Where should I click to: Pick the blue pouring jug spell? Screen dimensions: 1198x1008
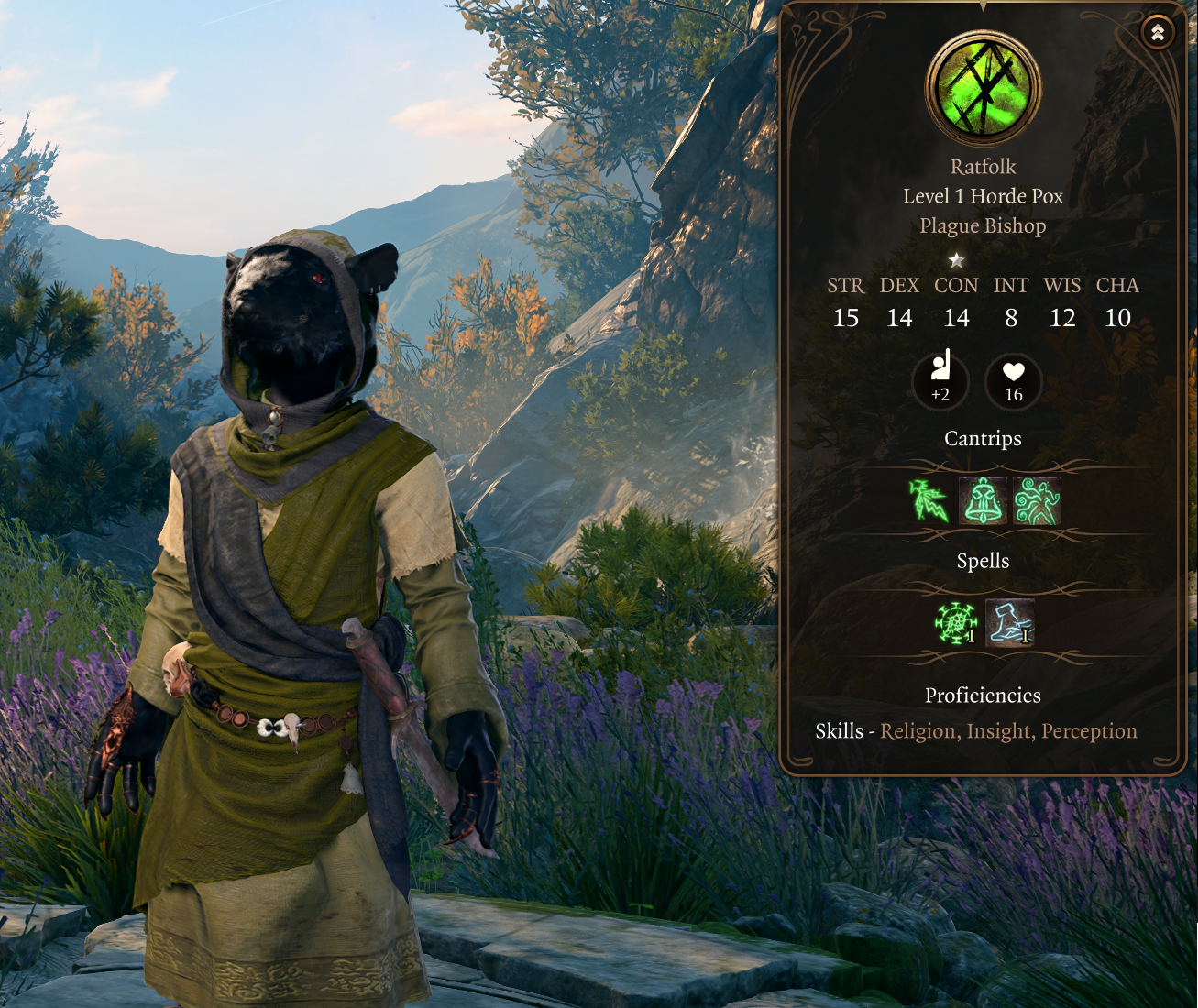(1009, 623)
